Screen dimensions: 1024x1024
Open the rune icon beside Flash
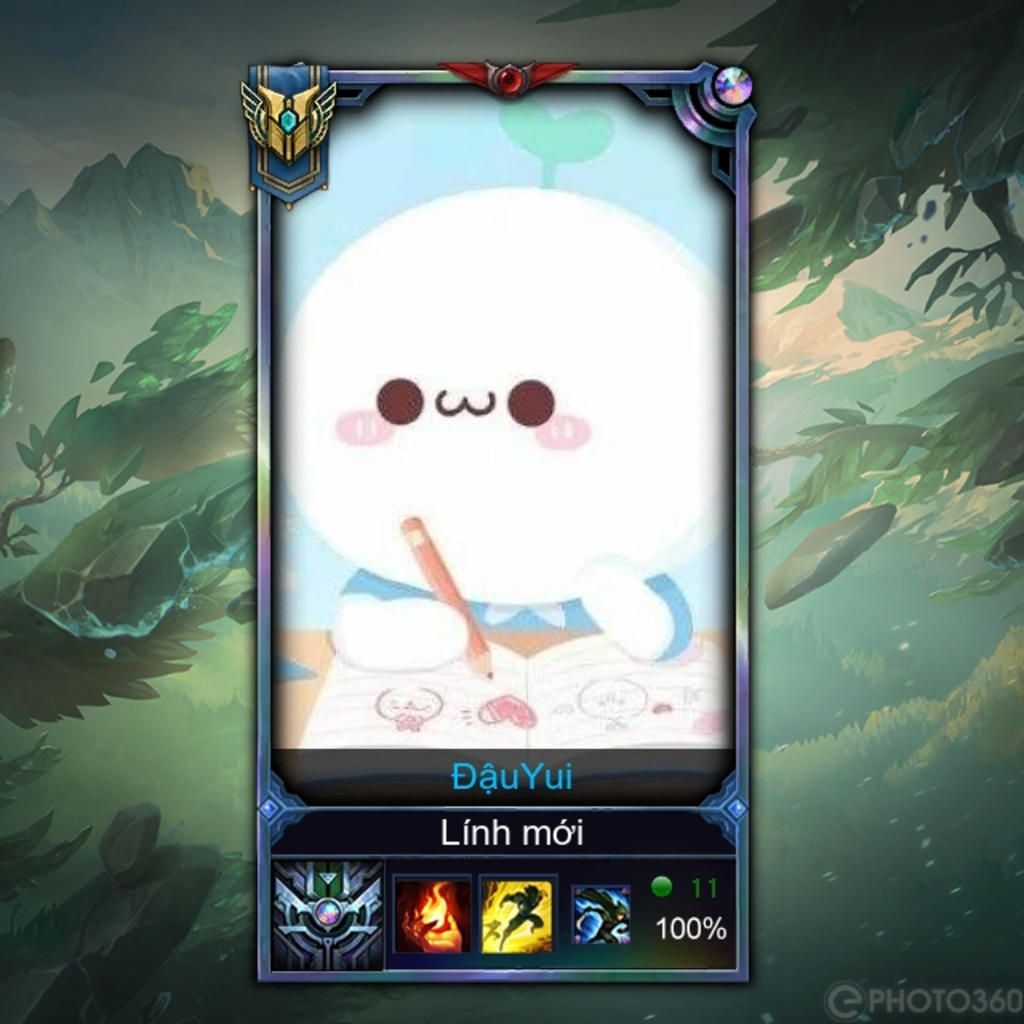tap(601, 915)
